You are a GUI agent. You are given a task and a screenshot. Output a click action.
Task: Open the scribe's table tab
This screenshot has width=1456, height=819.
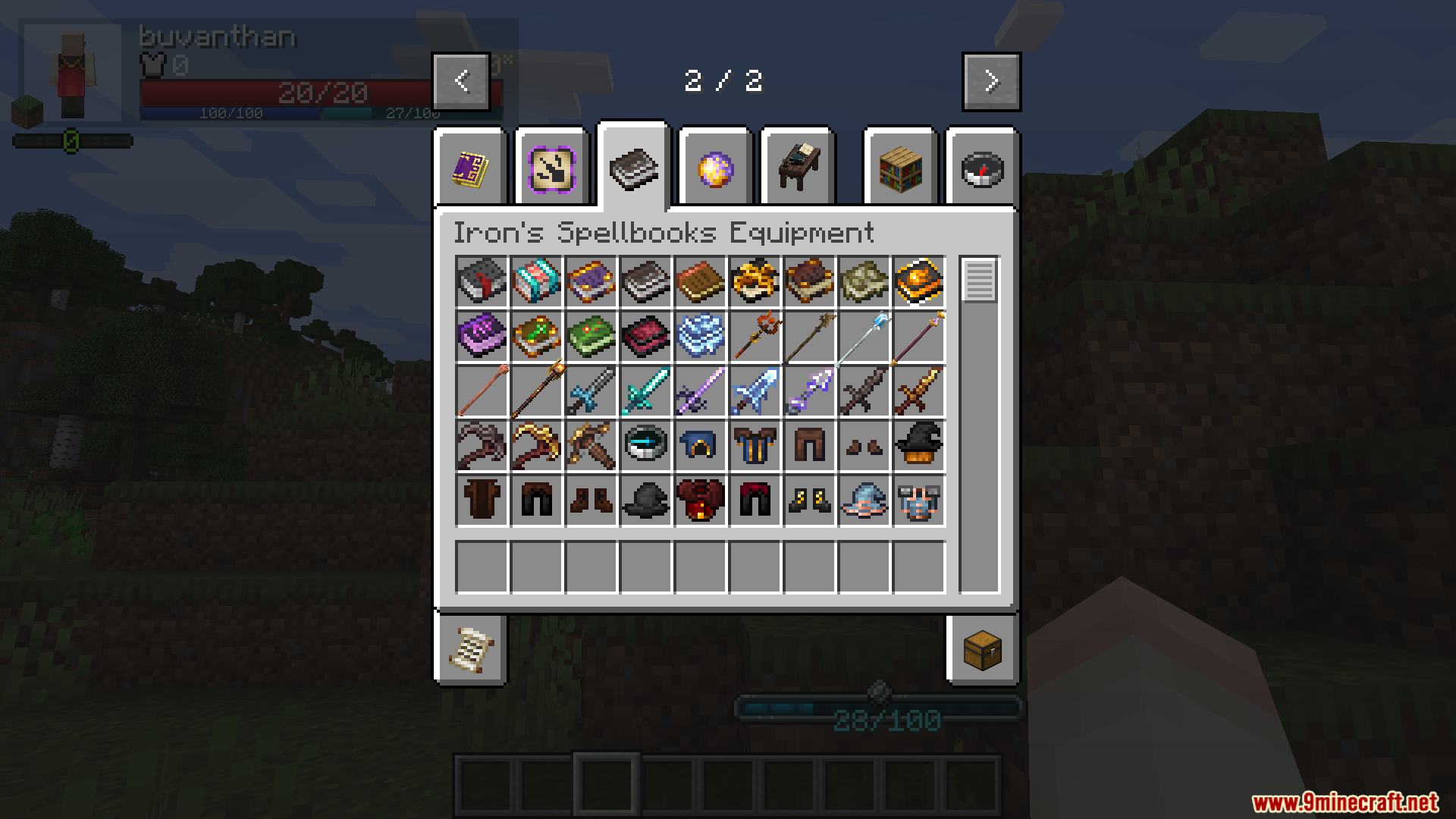797,165
